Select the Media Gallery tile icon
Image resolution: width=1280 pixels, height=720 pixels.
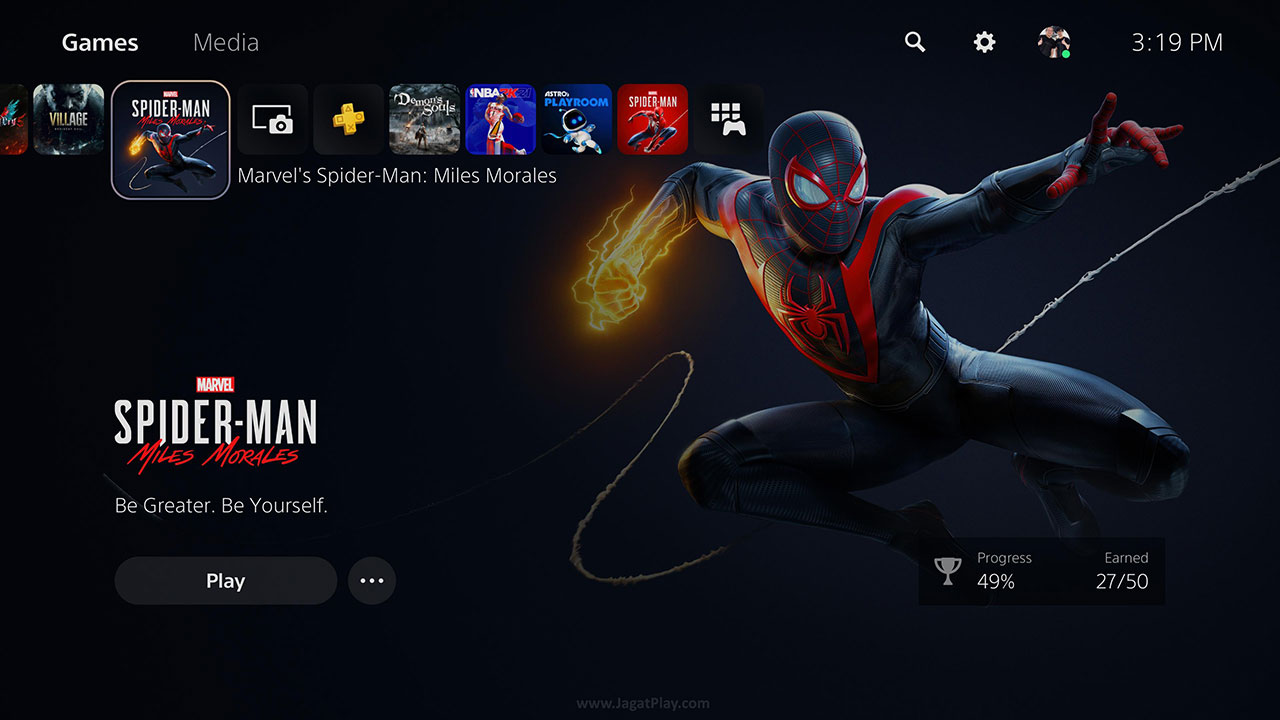(x=271, y=119)
